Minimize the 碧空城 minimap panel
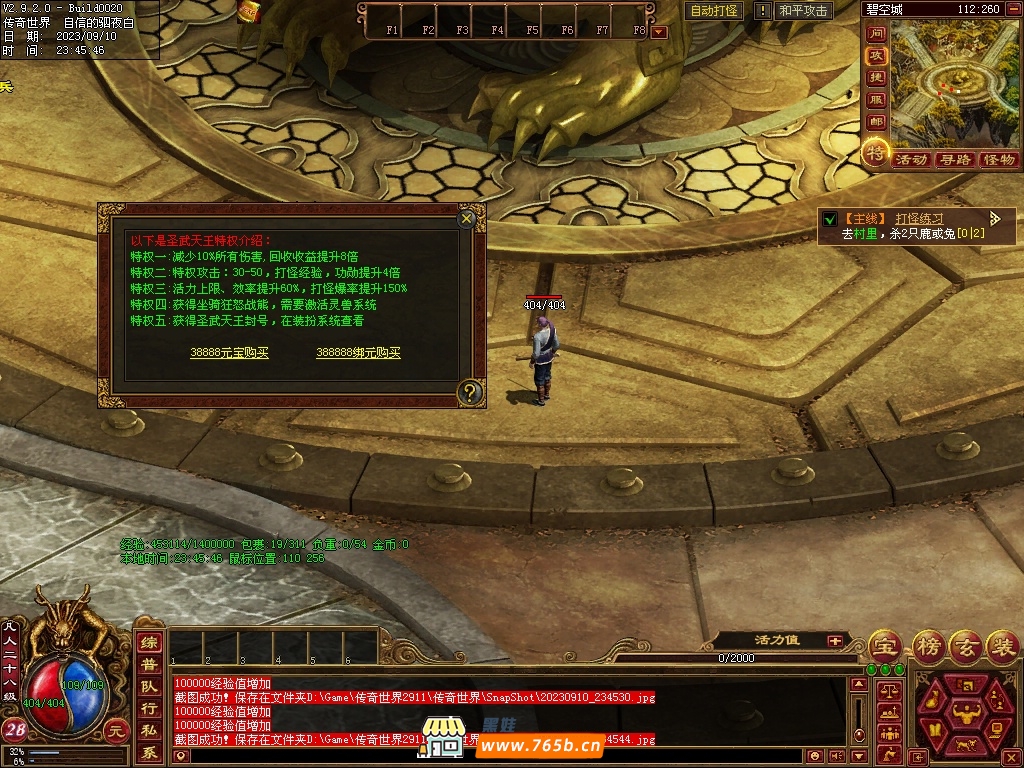This screenshot has height=768, width=1024. [1014, 9]
